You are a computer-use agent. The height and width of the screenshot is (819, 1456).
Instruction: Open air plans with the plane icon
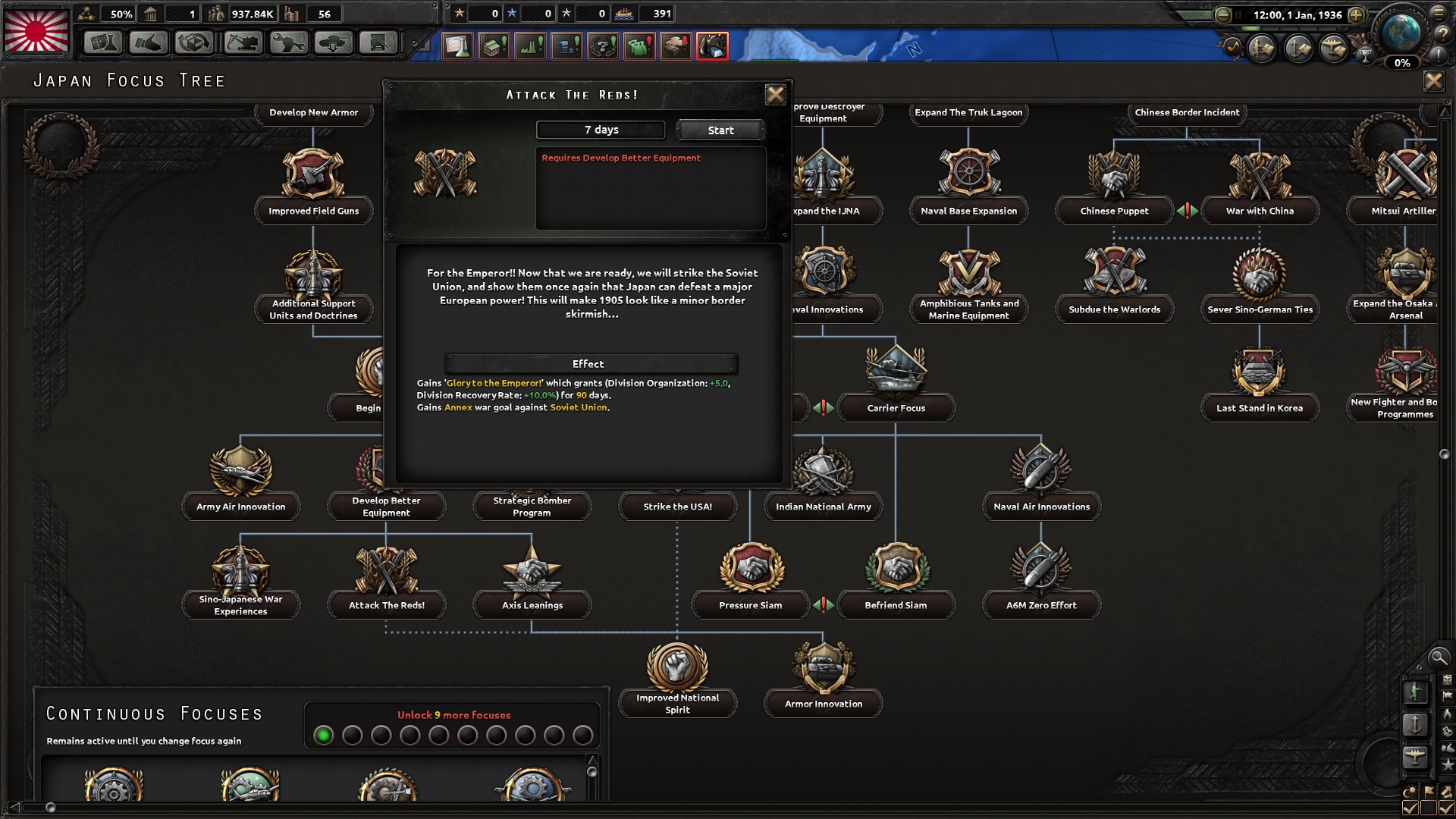pos(1332,49)
